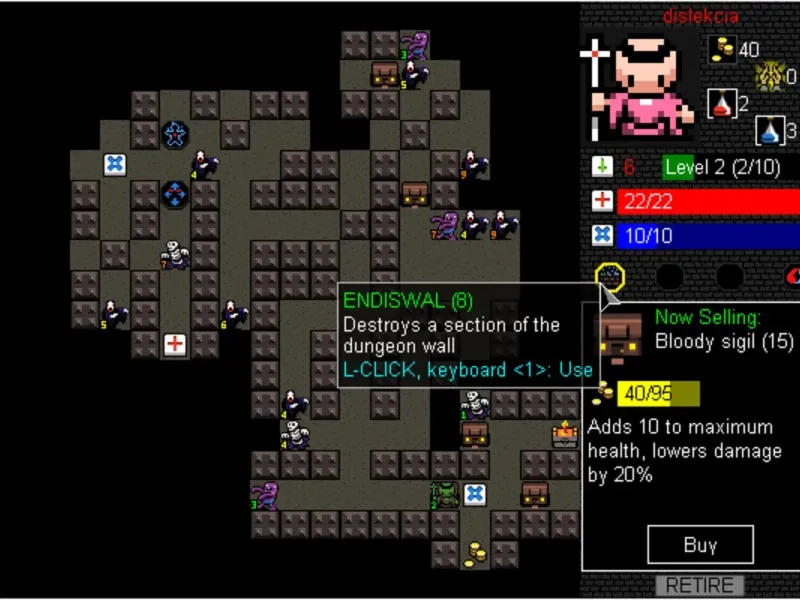
Task: Click the RETIRE button
Action: (700, 586)
